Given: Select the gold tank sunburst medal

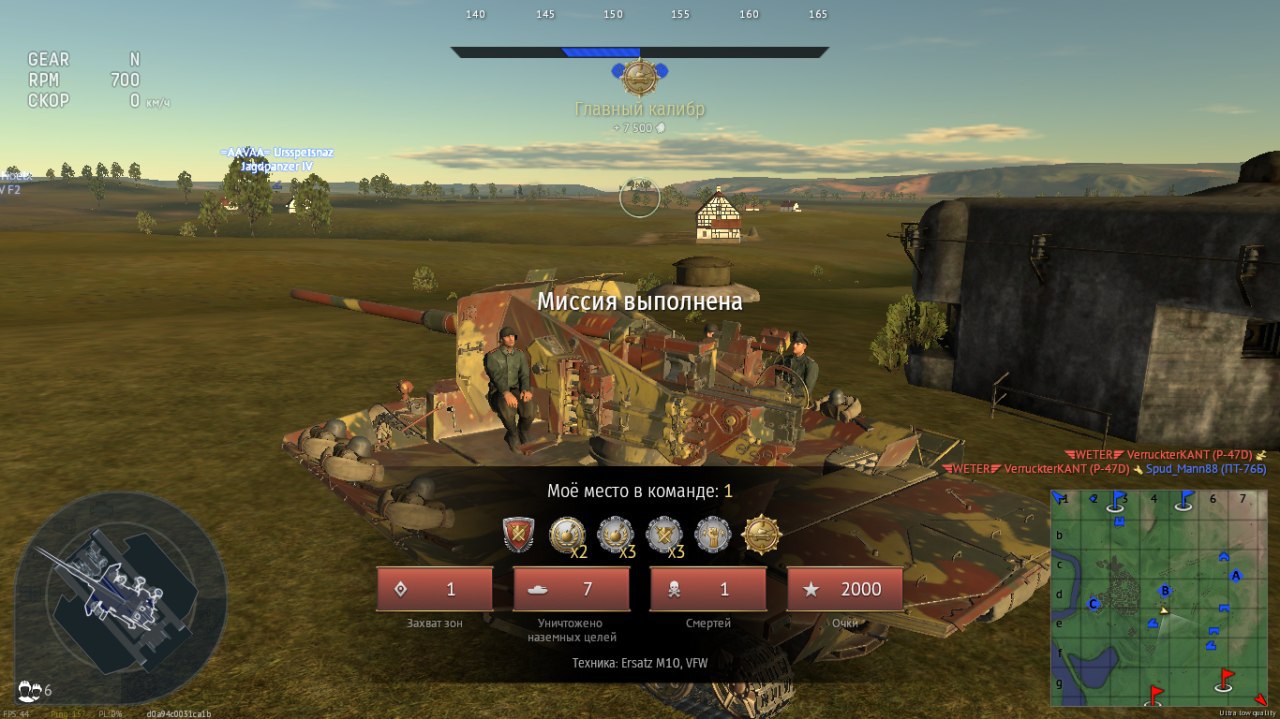Looking at the screenshot, I should coord(762,535).
